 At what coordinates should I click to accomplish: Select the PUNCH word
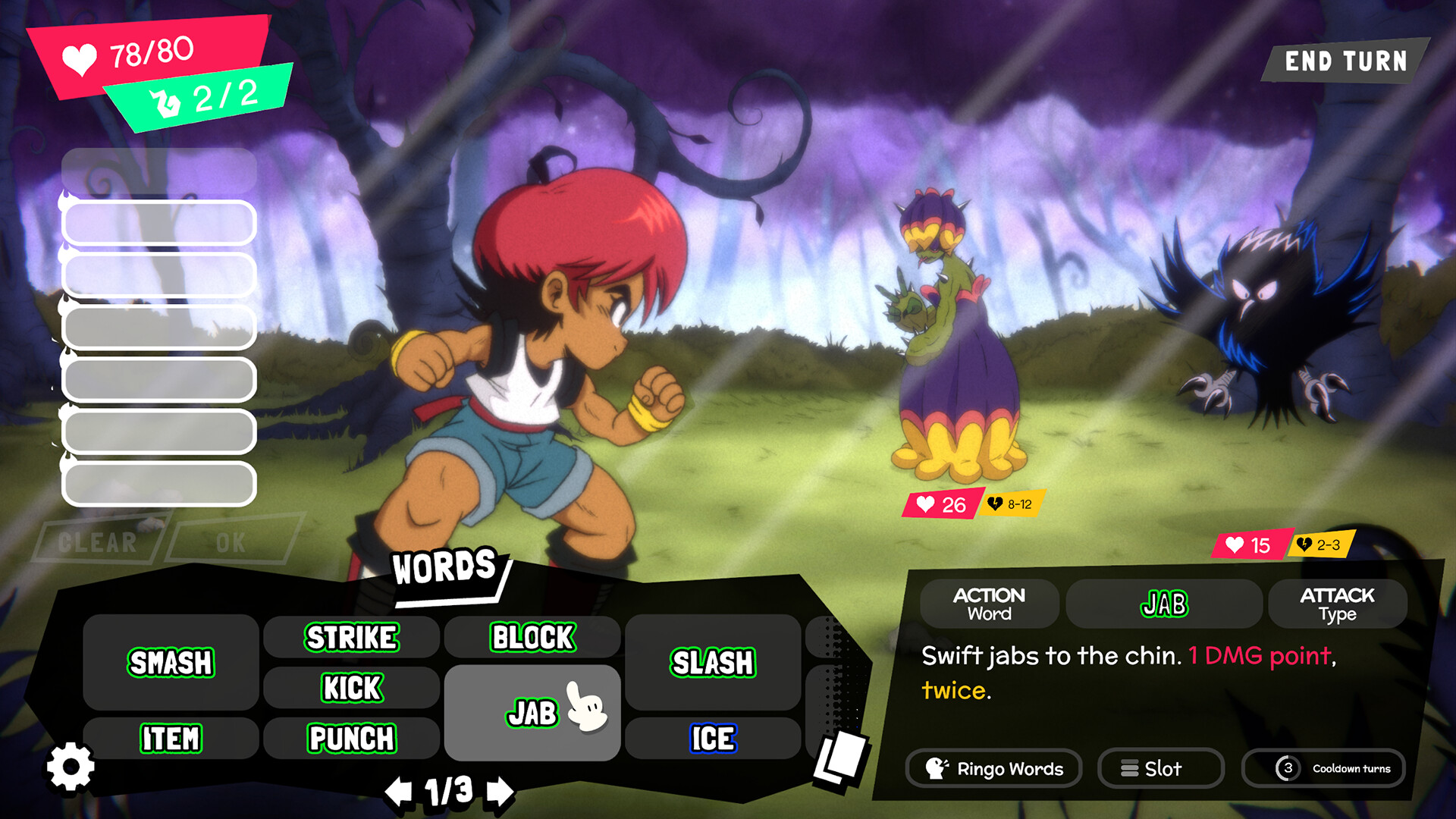[351, 739]
